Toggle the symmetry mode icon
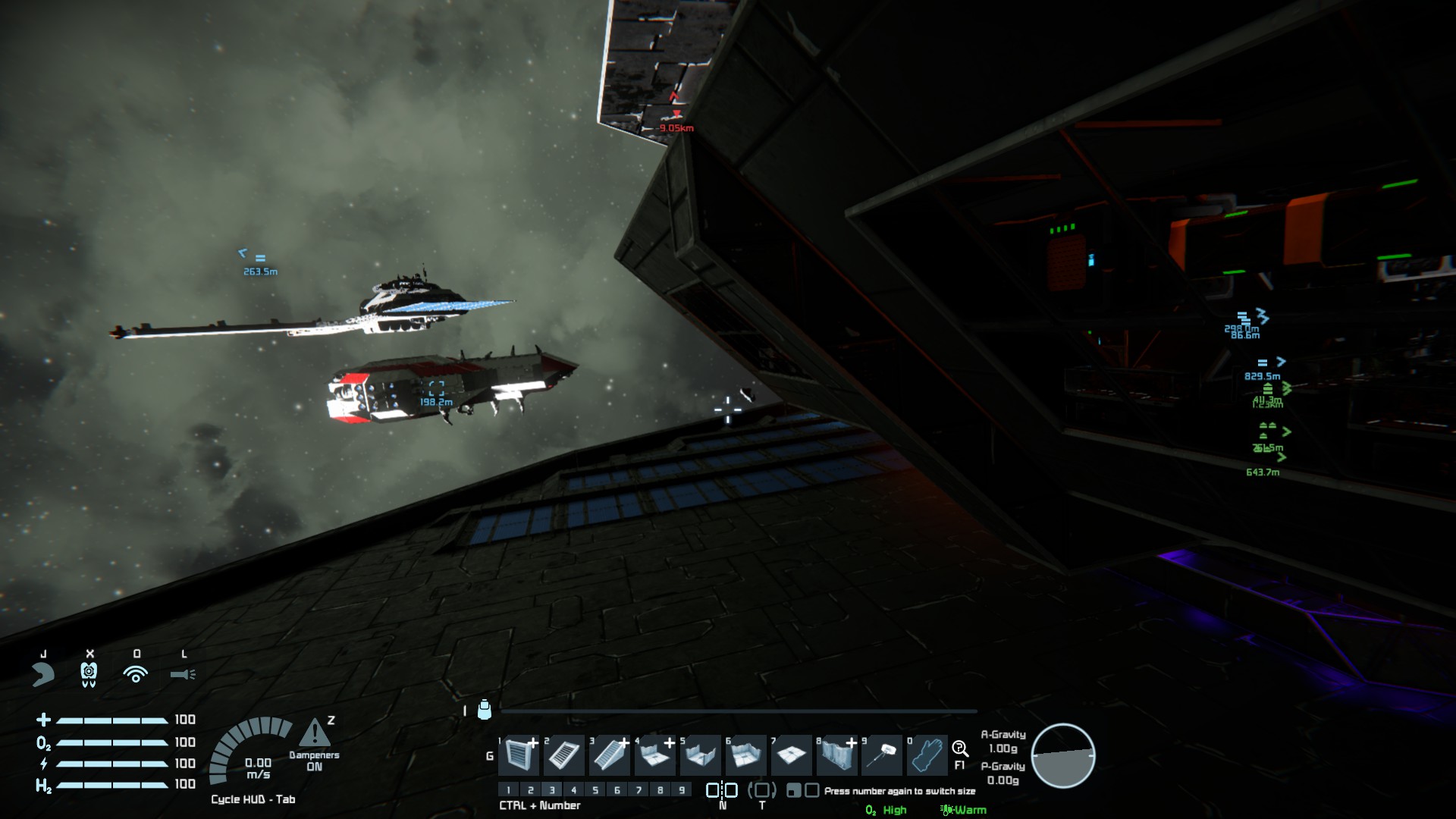1456x819 pixels. click(722, 790)
